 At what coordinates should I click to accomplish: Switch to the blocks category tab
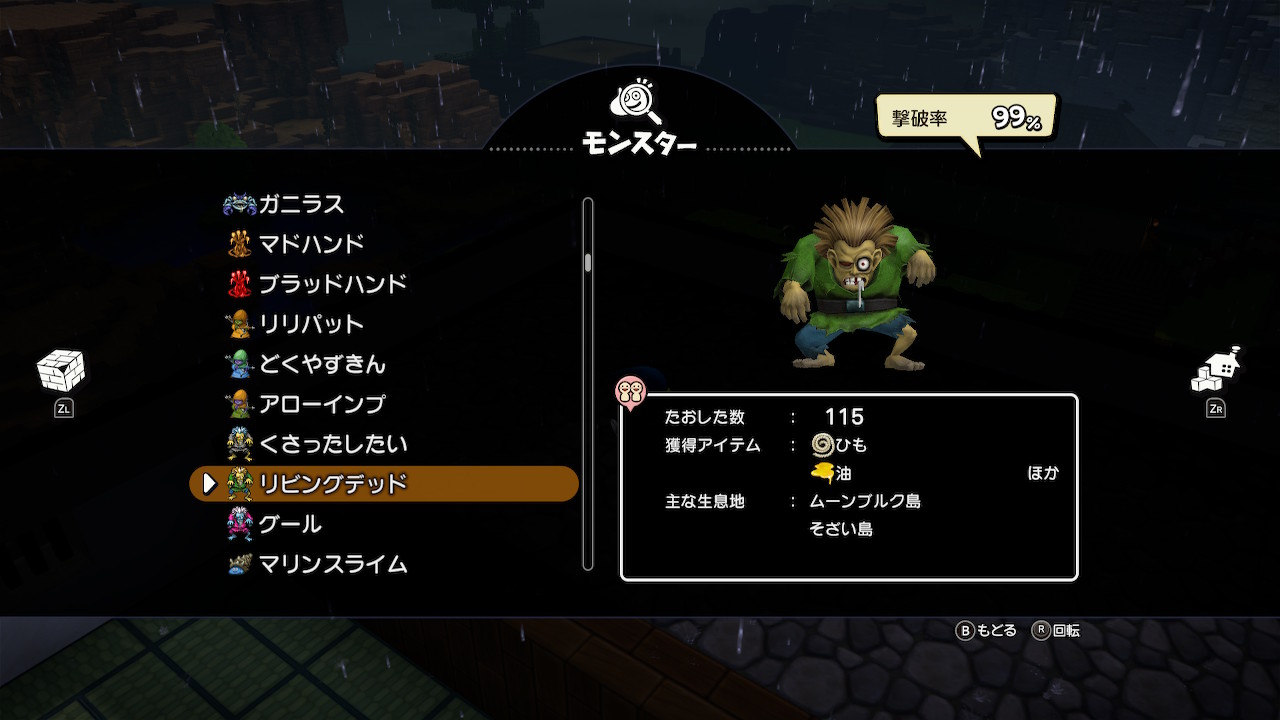click(61, 372)
